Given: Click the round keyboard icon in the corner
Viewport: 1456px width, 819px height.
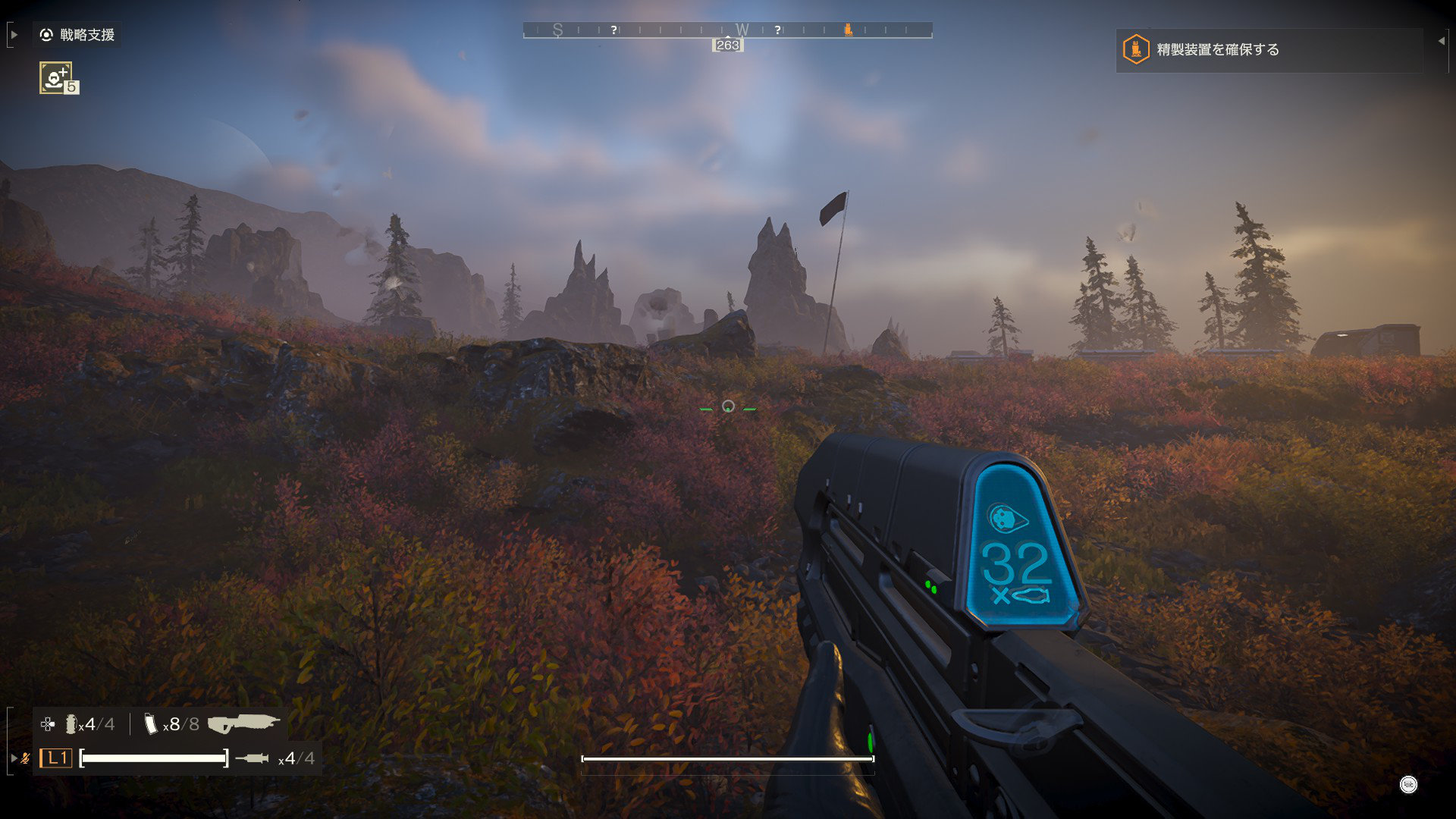Looking at the screenshot, I should (1408, 785).
